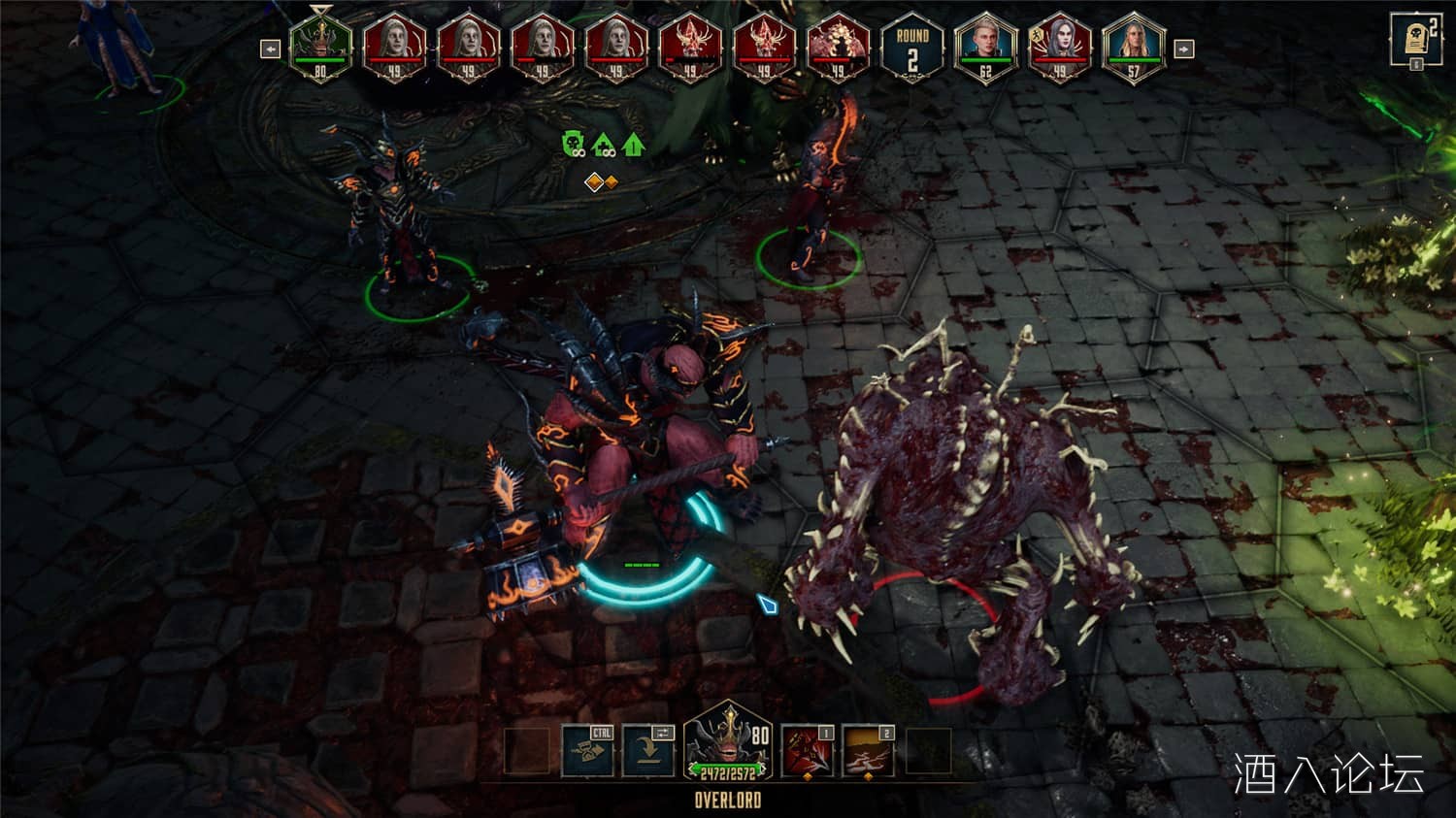Pick the short-haired blond man portrait
This screenshot has width=1456, height=818.
[x=985, y=47]
